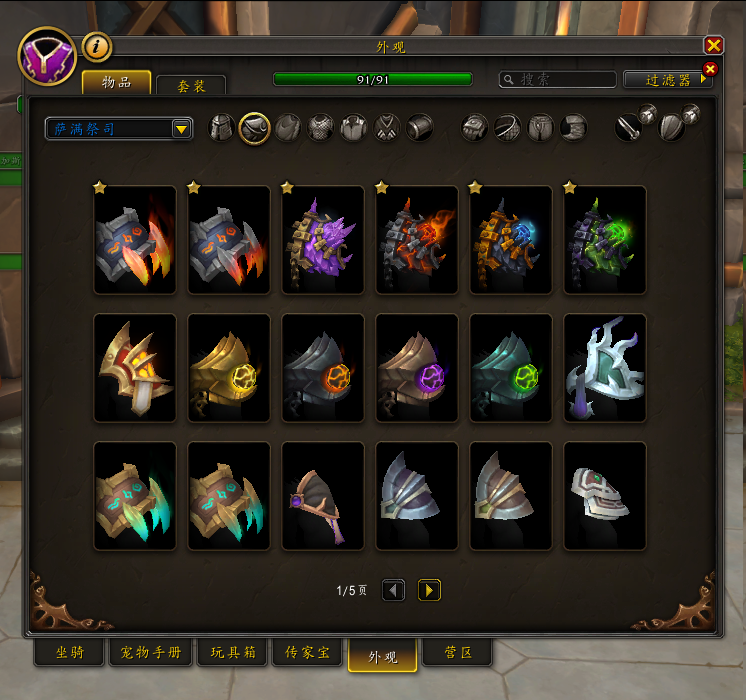Image resolution: width=746 pixels, height=700 pixels.
Task: Switch to the 传家宝 heirlooms tab
Action: click(308, 653)
